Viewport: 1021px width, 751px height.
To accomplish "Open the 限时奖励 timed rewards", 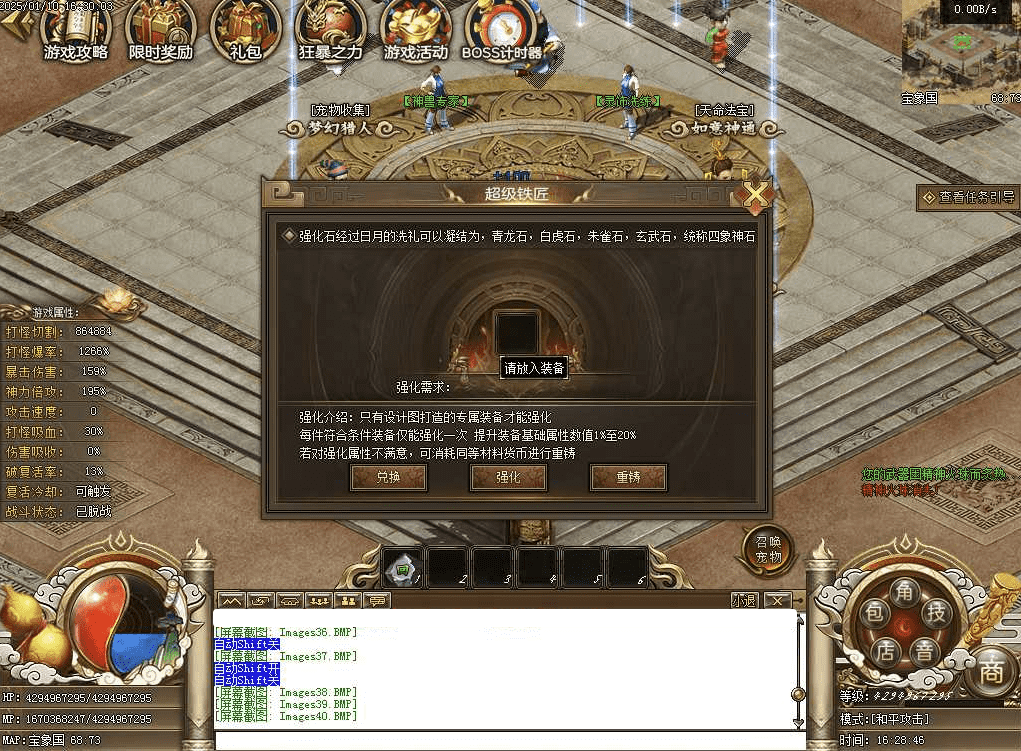I will click(x=160, y=30).
